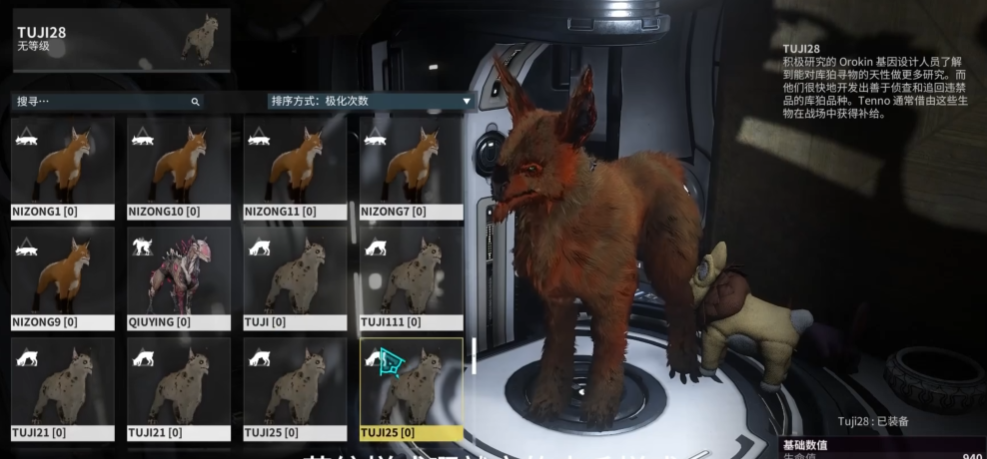Click the search box labeled 搜寻
Image resolution: width=987 pixels, height=459 pixels.
[100, 101]
